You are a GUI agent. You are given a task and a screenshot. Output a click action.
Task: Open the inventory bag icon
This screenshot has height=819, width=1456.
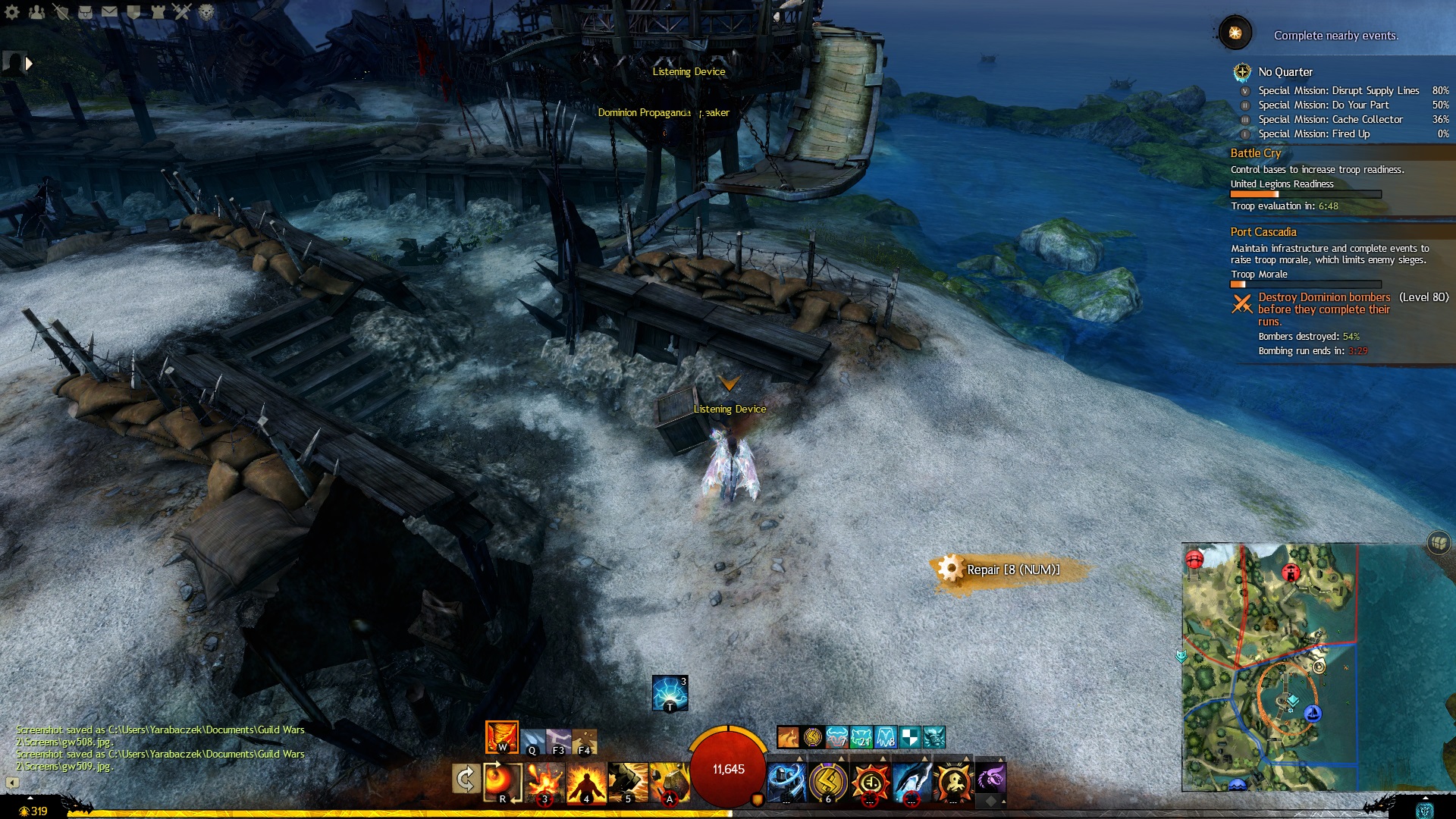click(x=85, y=11)
